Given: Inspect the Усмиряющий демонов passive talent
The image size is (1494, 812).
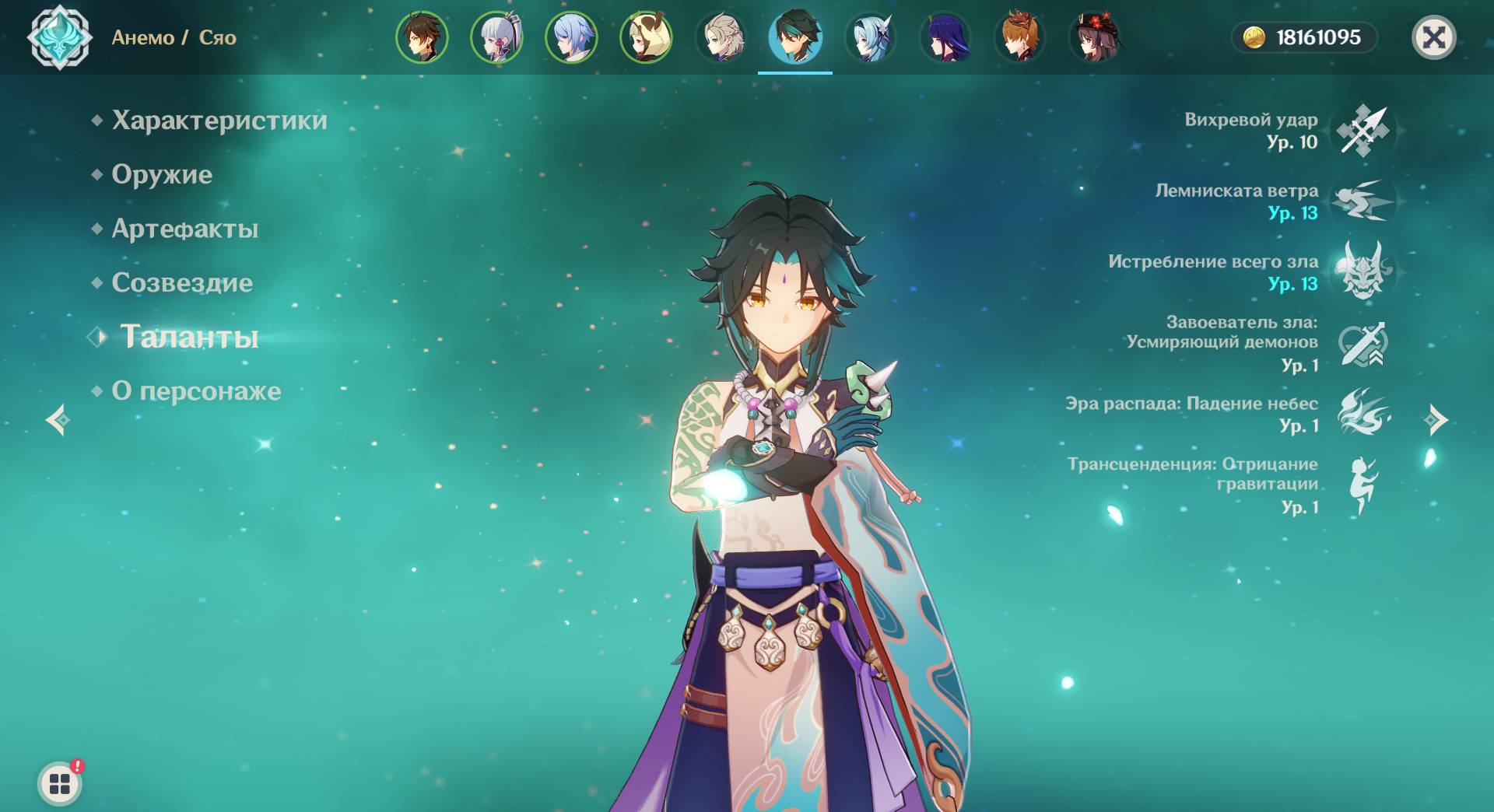Looking at the screenshot, I should 1362,344.
